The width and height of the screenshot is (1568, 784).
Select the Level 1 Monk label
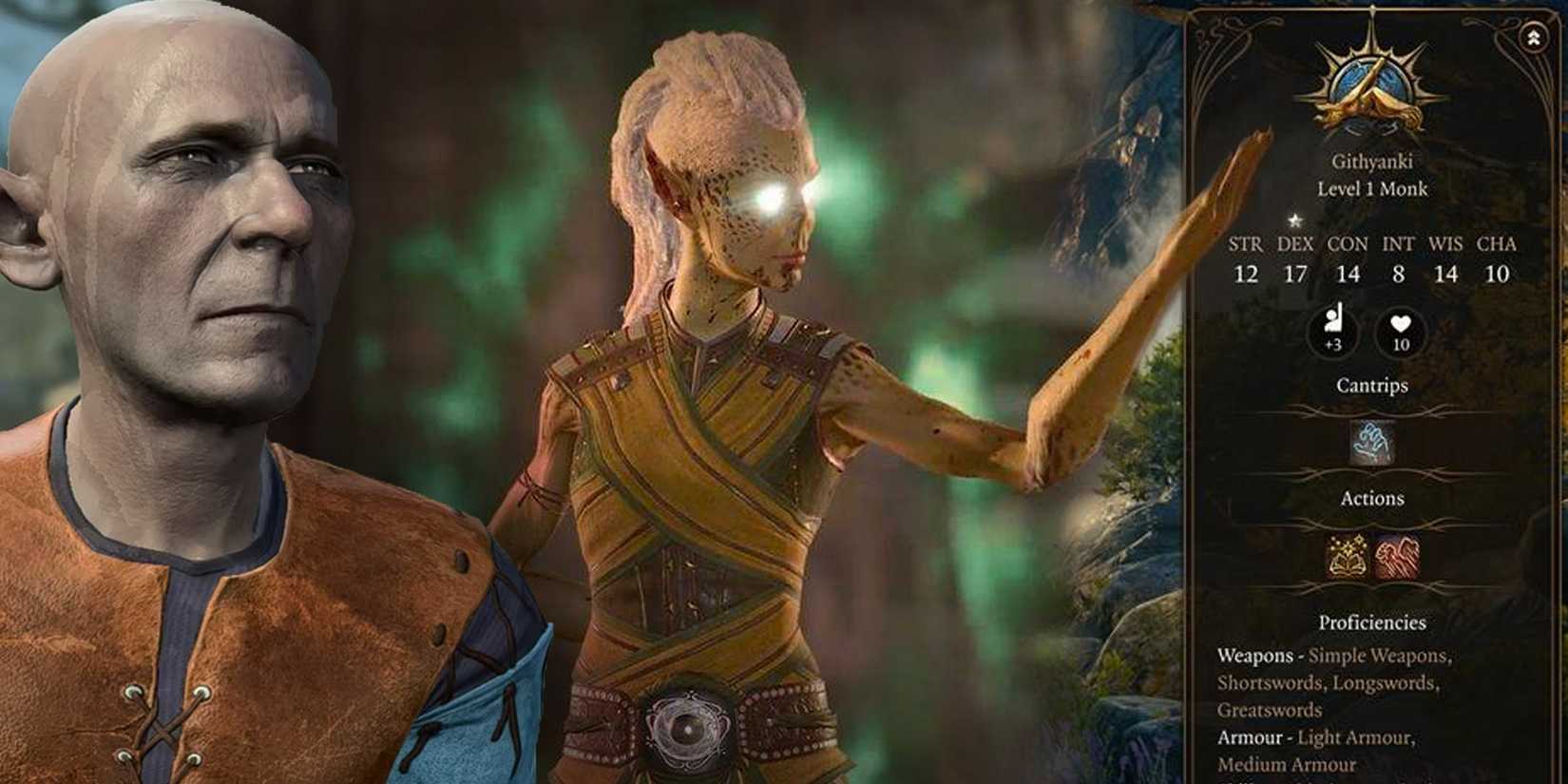click(x=1372, y=189)
